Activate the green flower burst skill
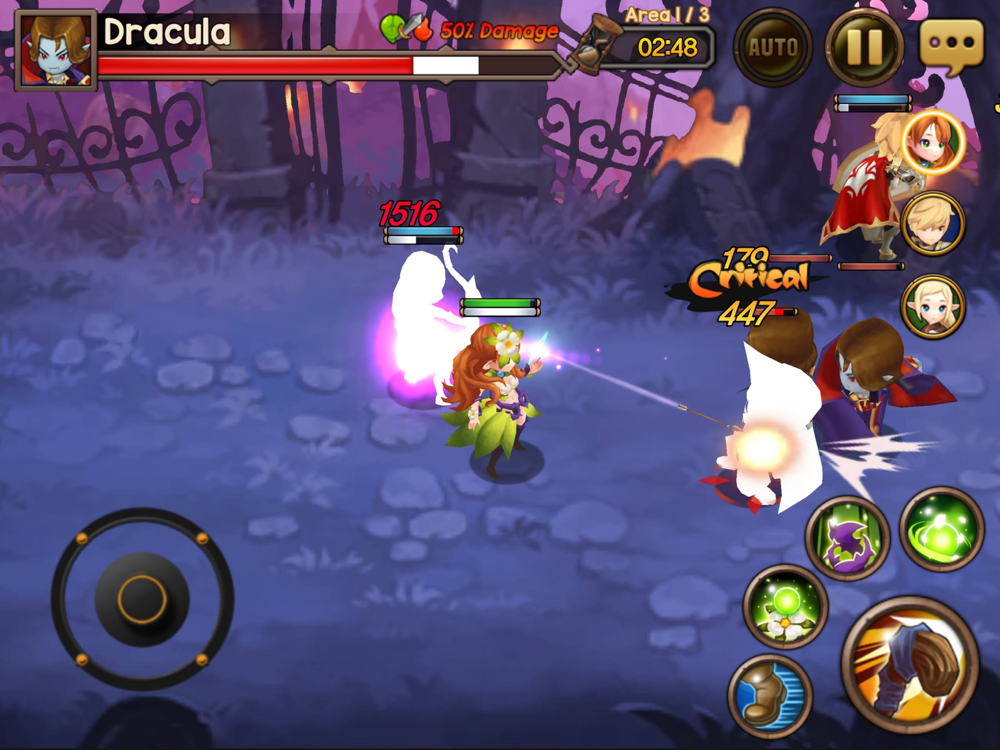Screen dimensions: 1000x750 tap(785, 606)
